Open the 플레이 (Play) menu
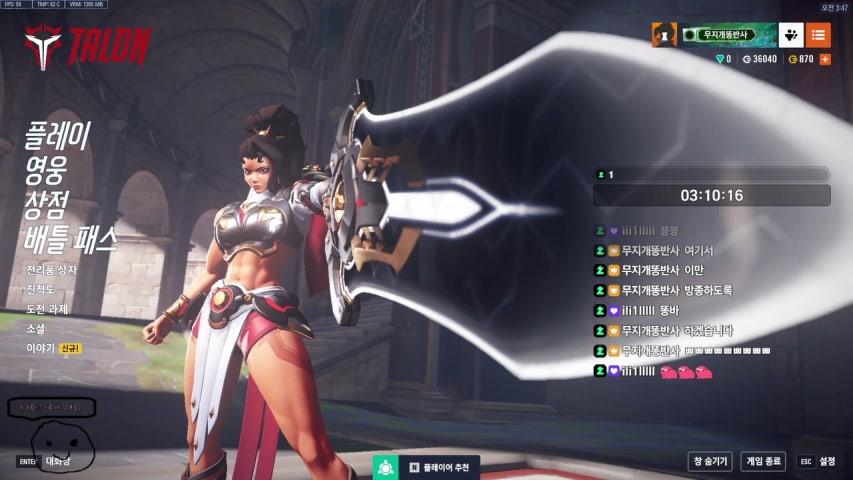The height and width of the screenshot is (480, 853). click(x=58, y=133)
